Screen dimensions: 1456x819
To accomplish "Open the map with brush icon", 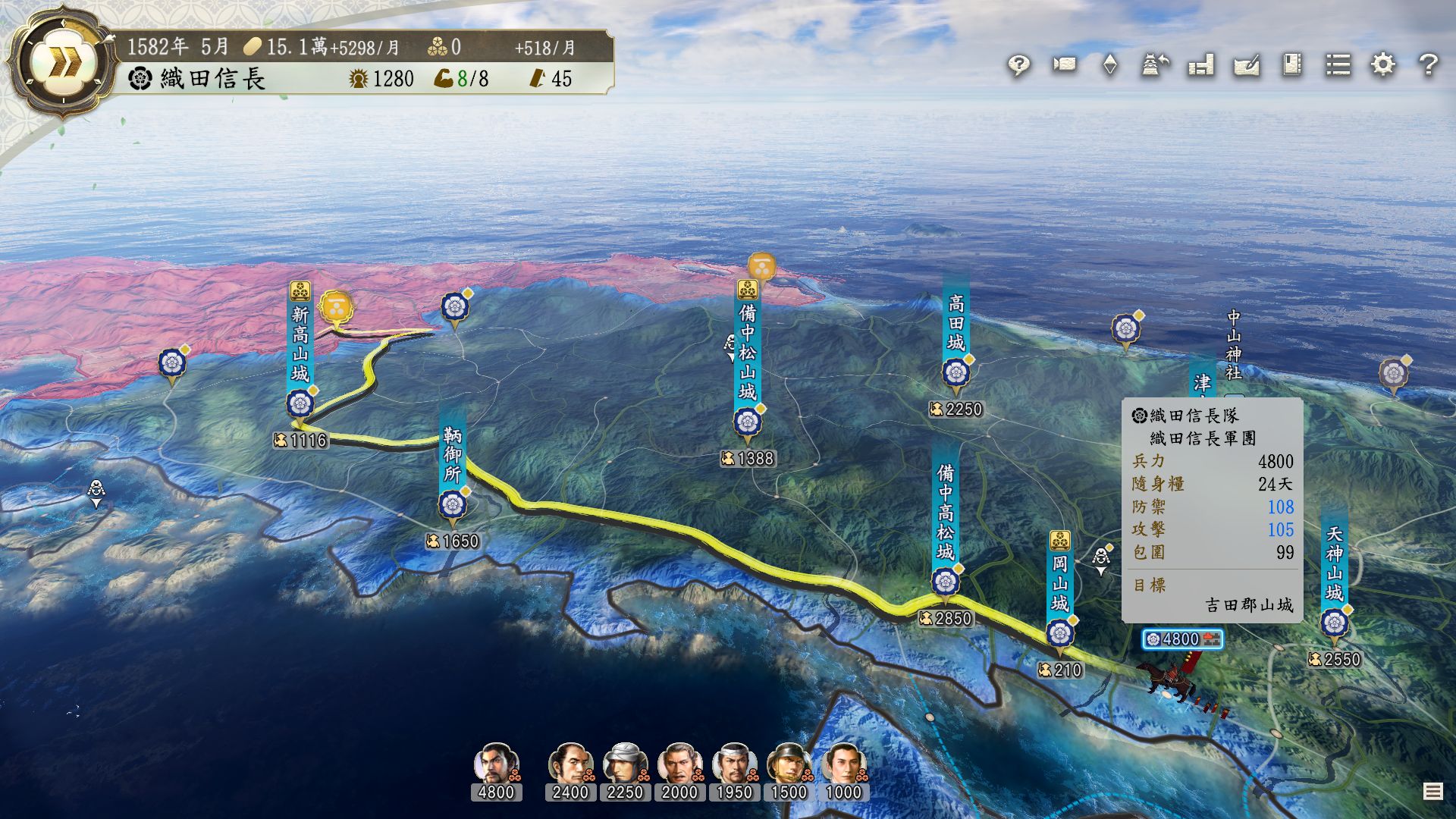I will pos(1247,65).
